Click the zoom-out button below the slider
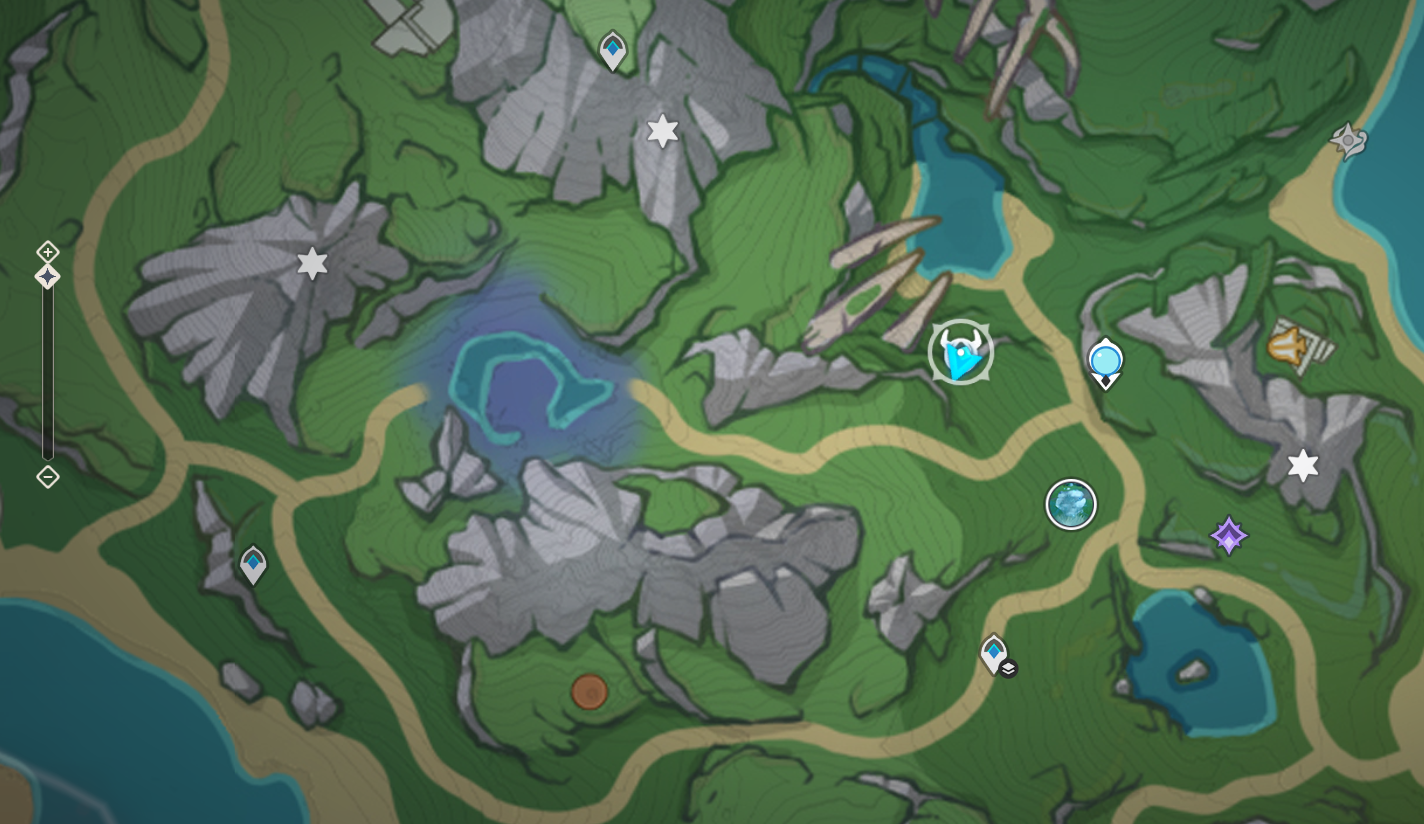 tap(47, 478)
